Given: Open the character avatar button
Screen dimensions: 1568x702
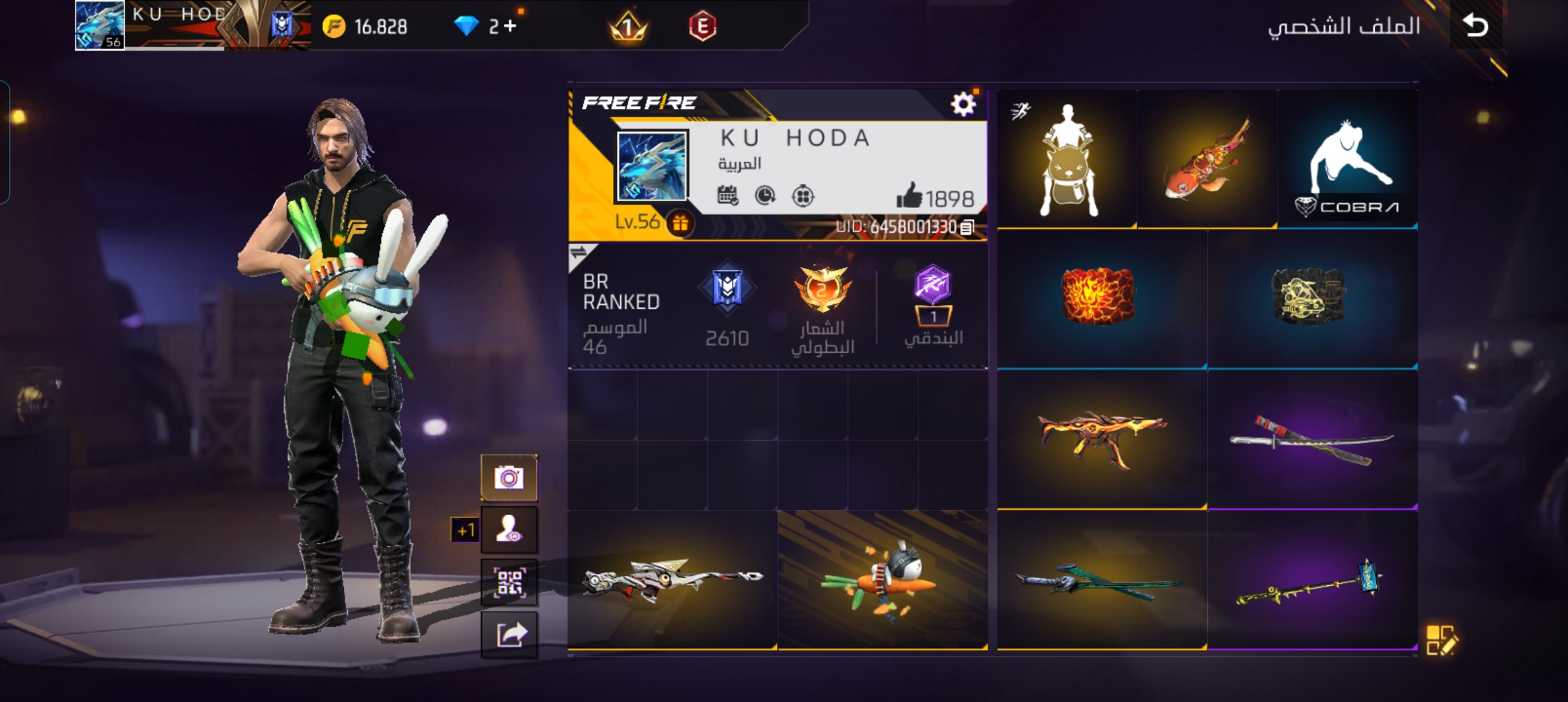Looking at the screenshot, I should coord(509,530).
